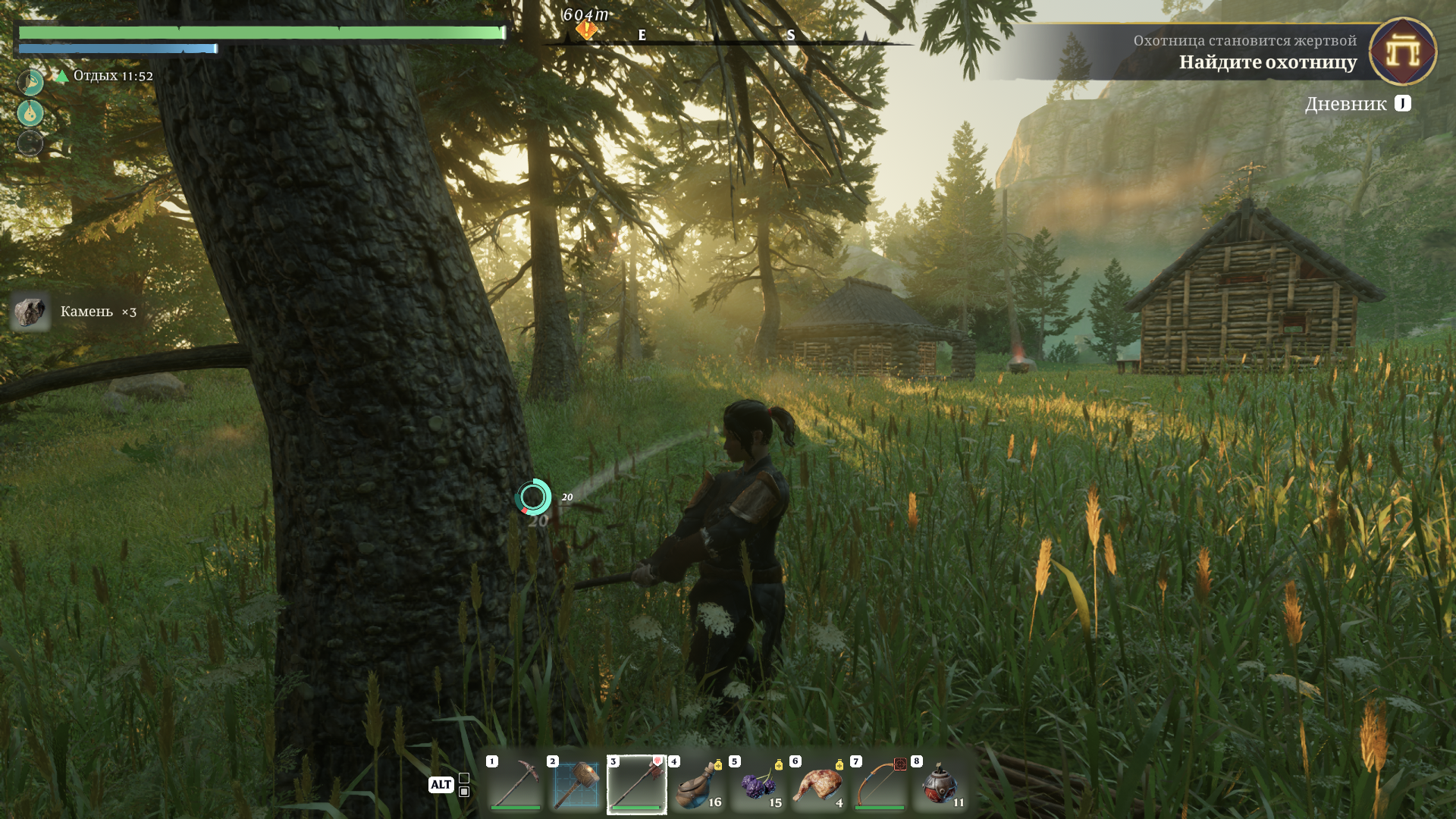Click the 'Найдите охотницу' quest objective
This screenshot has width=1456, height=819.
(x=1267, y=62)
